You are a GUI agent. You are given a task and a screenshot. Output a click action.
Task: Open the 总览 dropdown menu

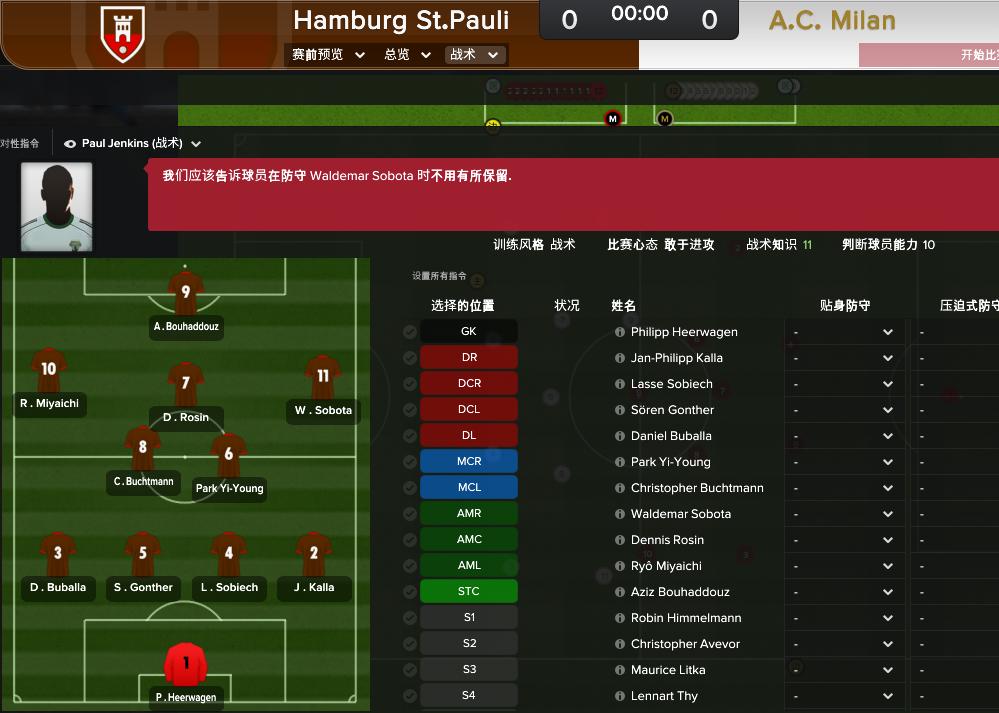point(407,55)
